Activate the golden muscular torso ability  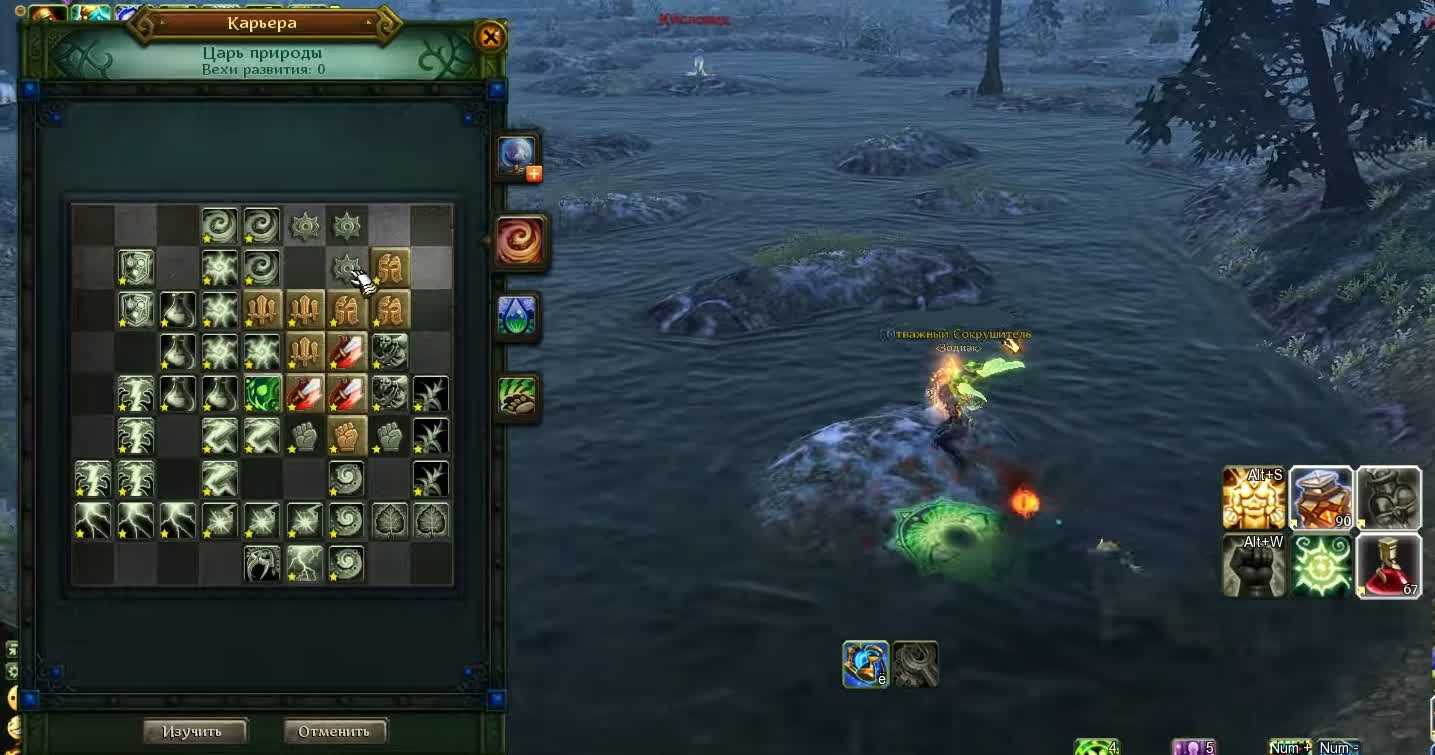coord(1253,497)
